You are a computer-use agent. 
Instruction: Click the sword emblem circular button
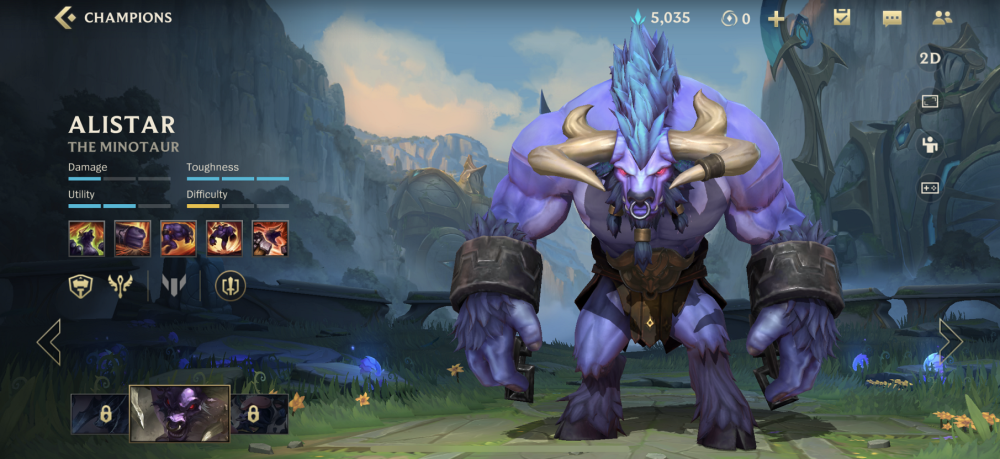click(231, 286)
